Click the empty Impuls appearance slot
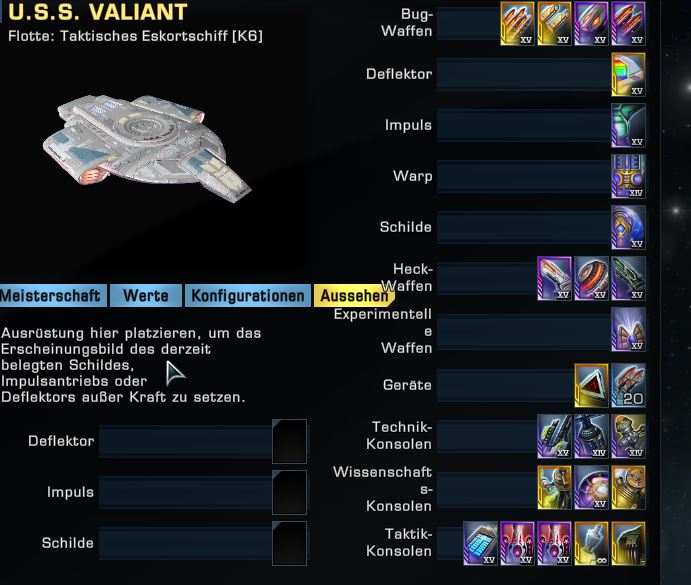 pyautogui.click(x=289, y=493)
